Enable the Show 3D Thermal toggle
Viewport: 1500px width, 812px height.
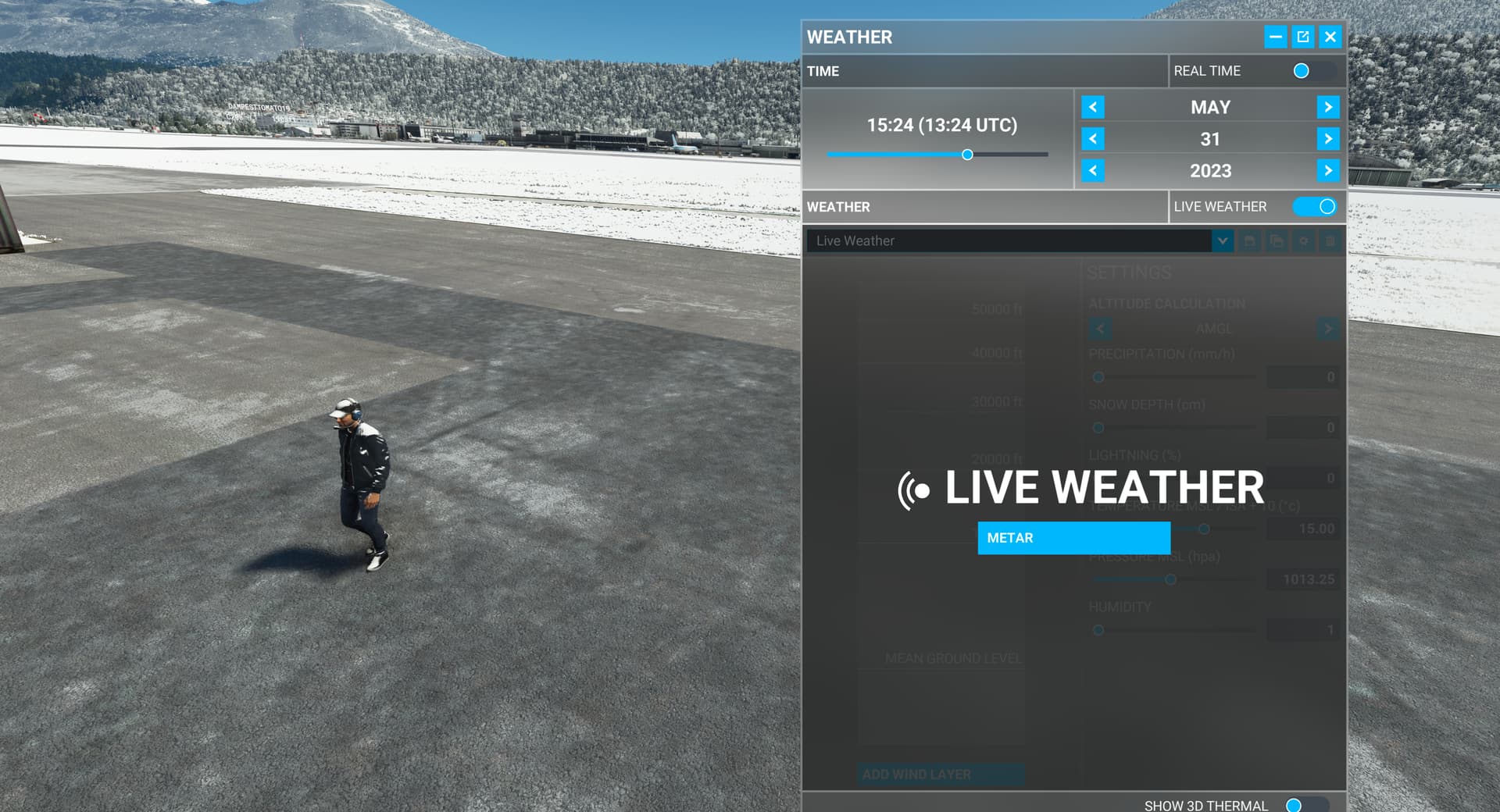pos(1303,804)
